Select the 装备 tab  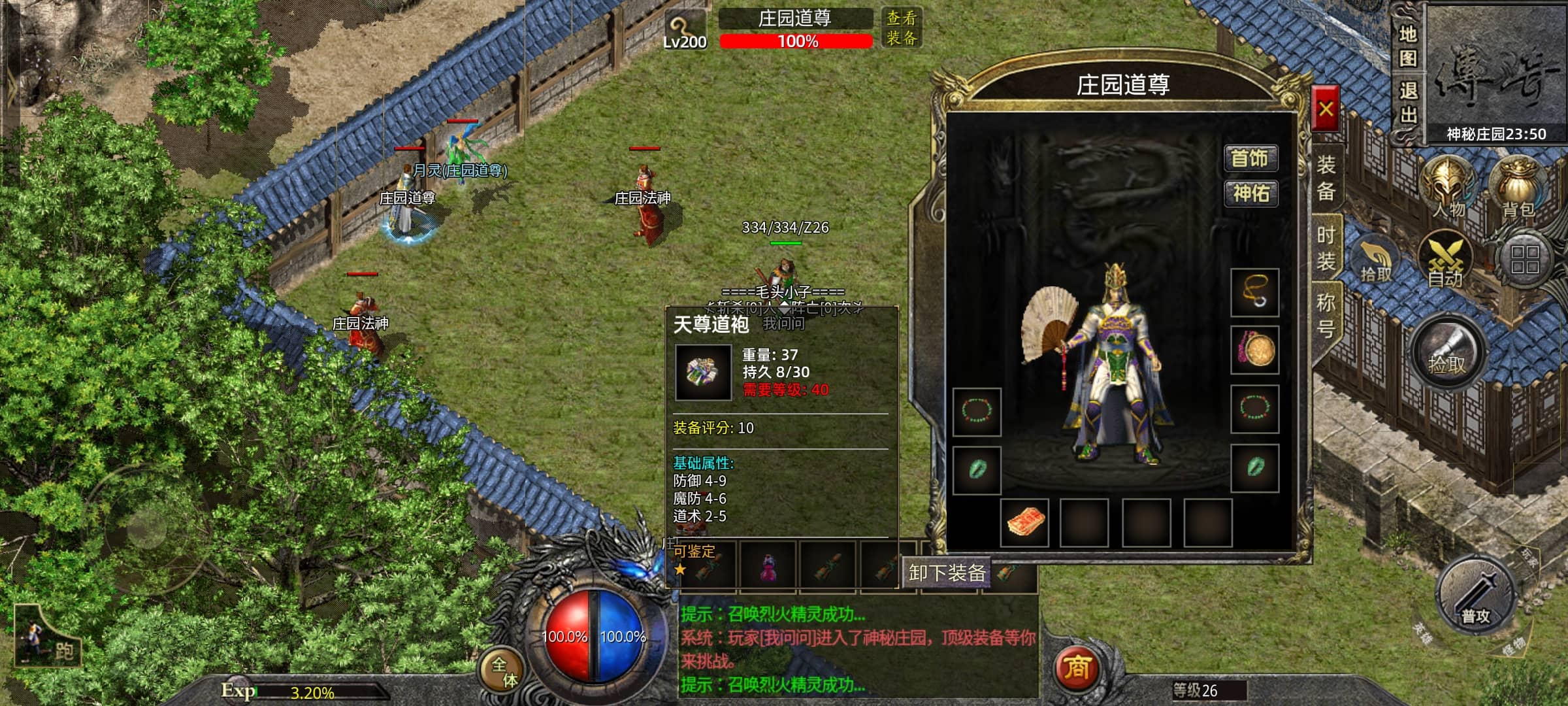(1326, 177)
